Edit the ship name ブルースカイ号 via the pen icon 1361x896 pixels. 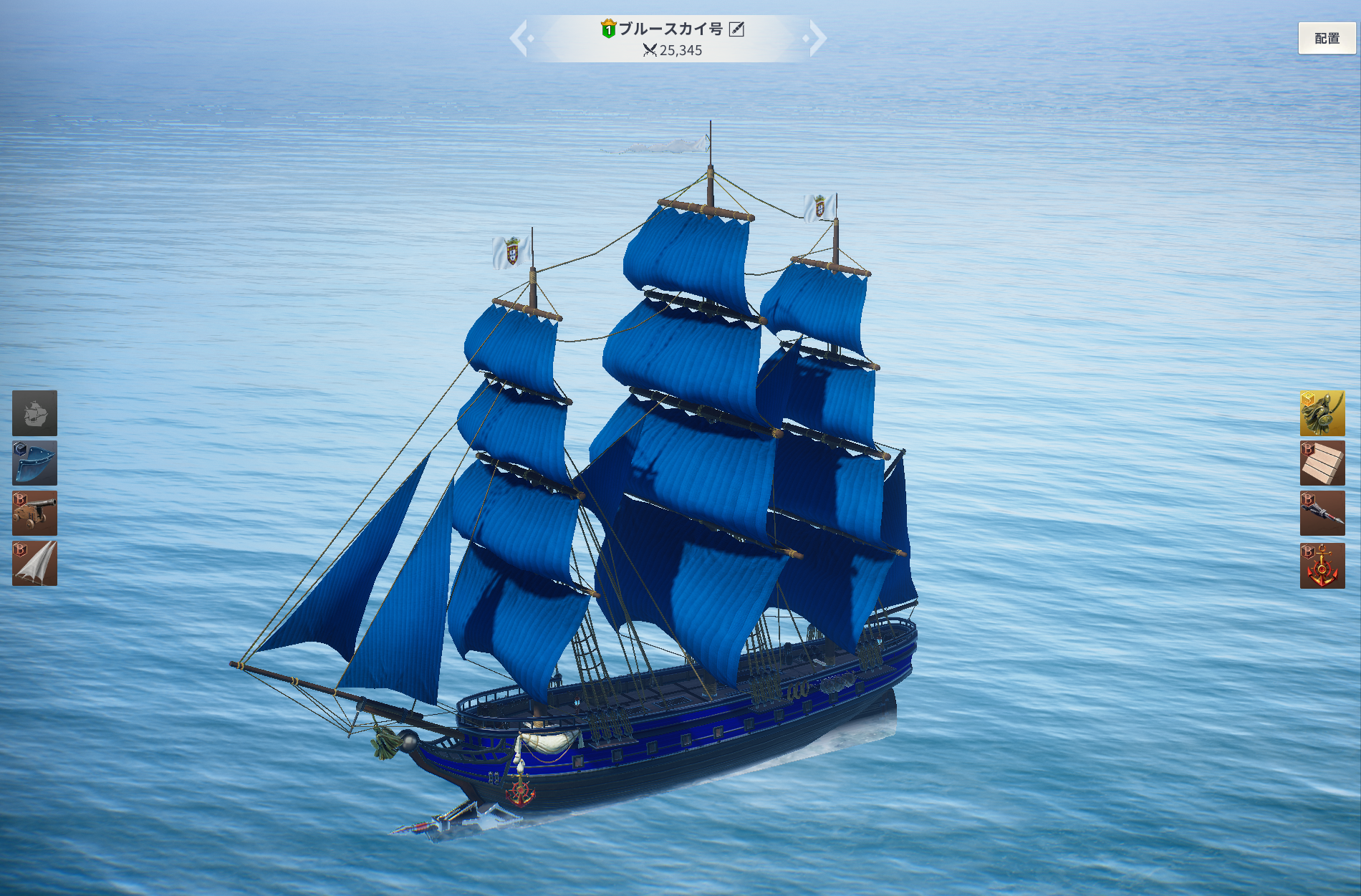pos(736,29)
